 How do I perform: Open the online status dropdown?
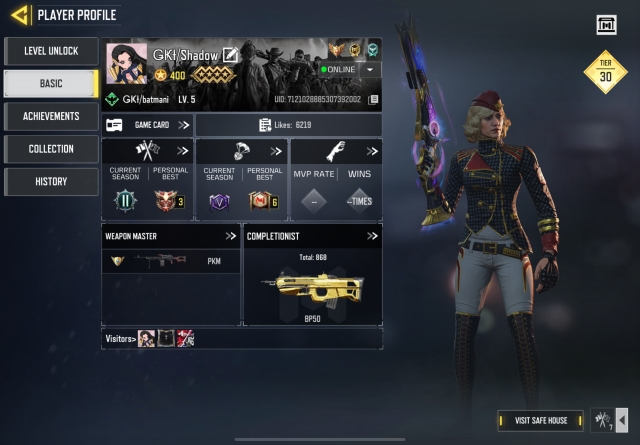(371, 70)
